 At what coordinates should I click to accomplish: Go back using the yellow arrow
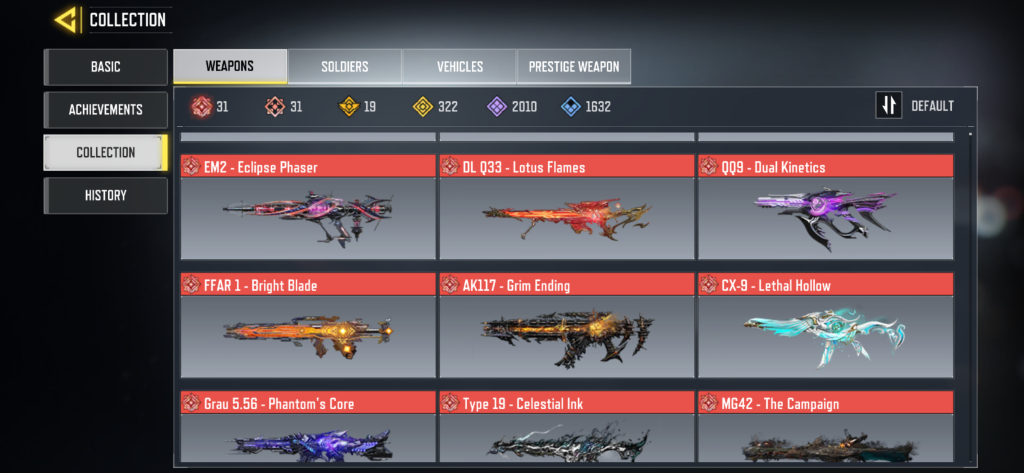[x=67, y=19]
